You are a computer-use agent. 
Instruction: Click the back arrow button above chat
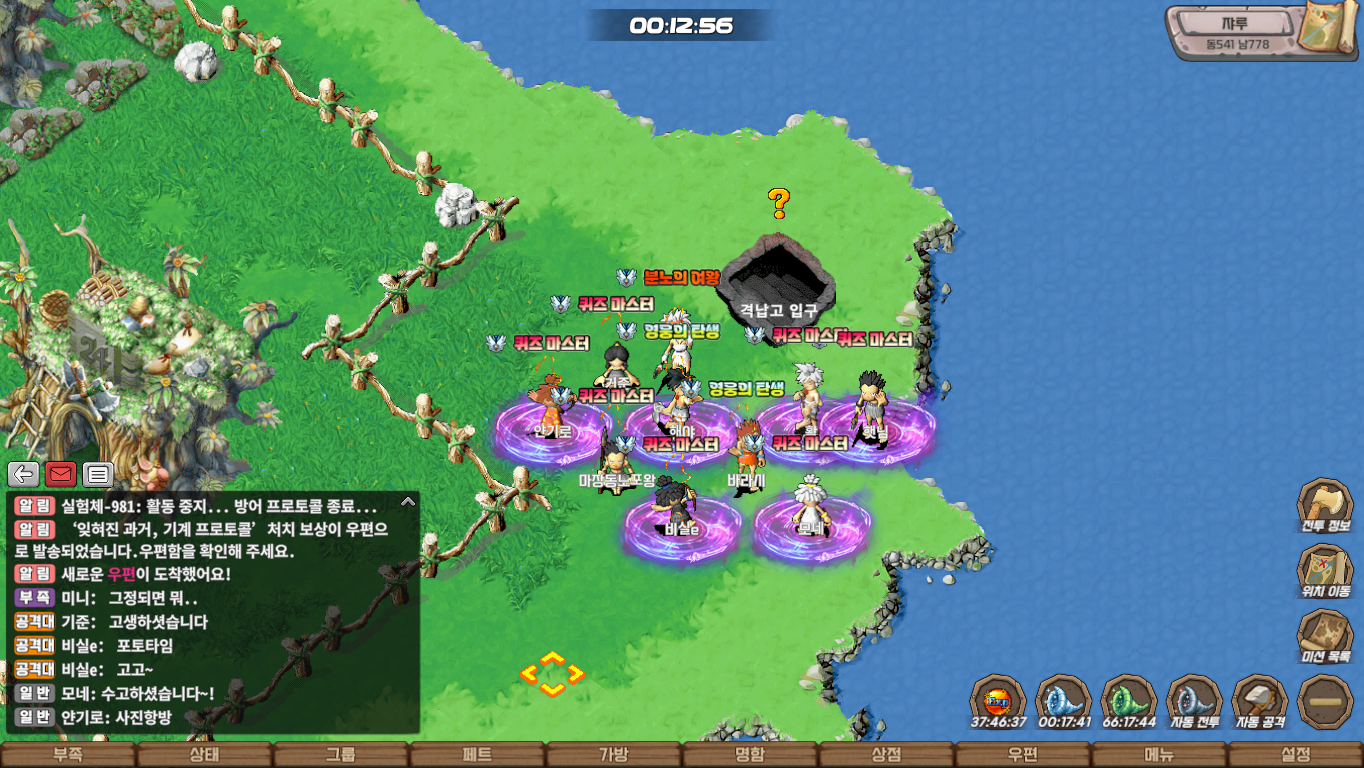[x=24, y=474]
